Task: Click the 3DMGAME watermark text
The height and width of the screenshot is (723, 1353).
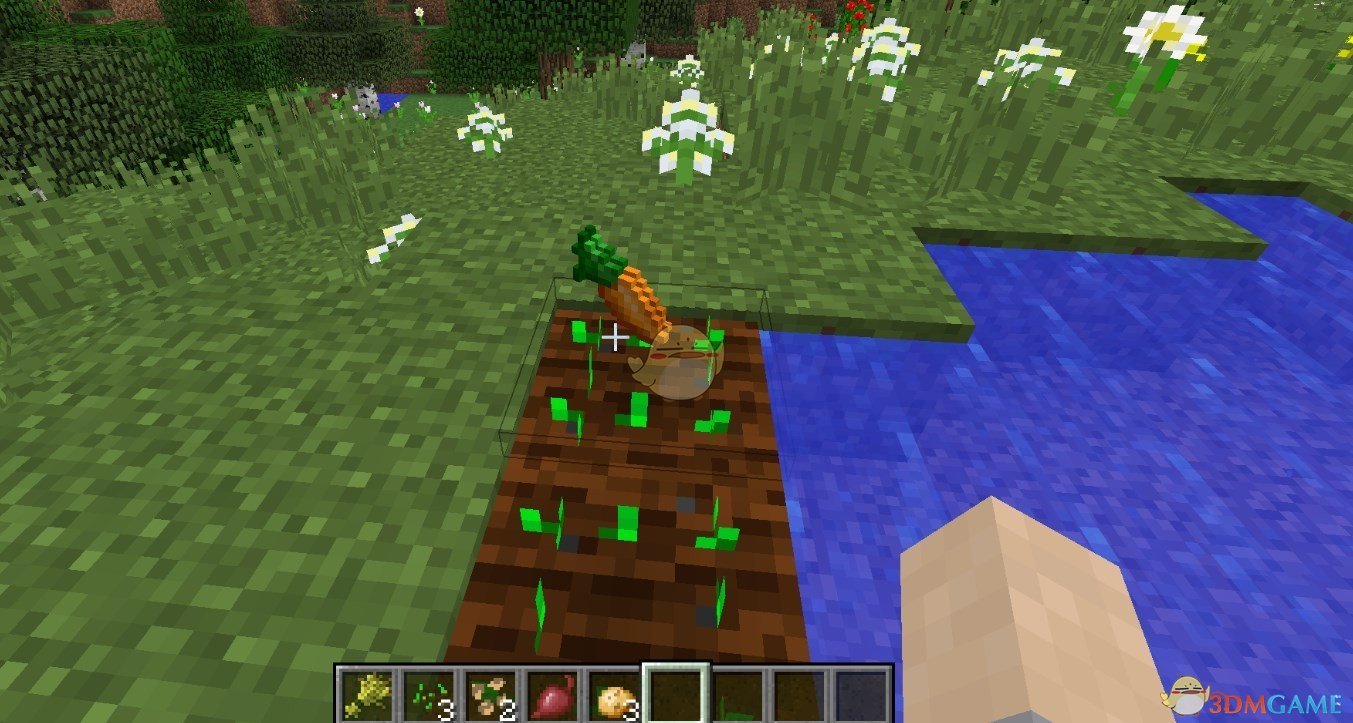Action: click(1274, 702)
